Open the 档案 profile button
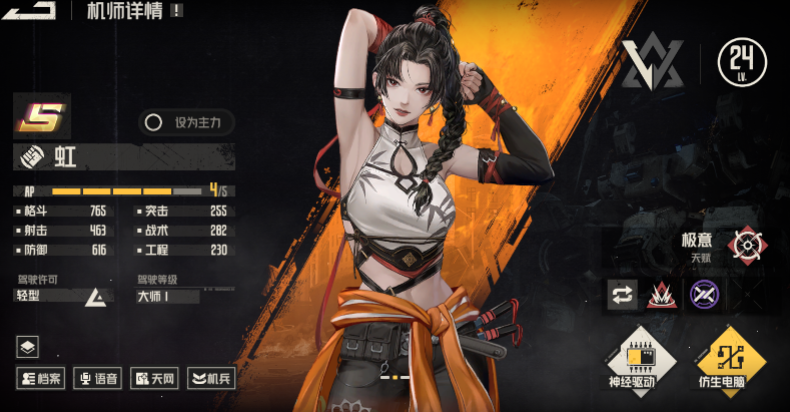This screenshot has height=412, width=790. (41, 378)
